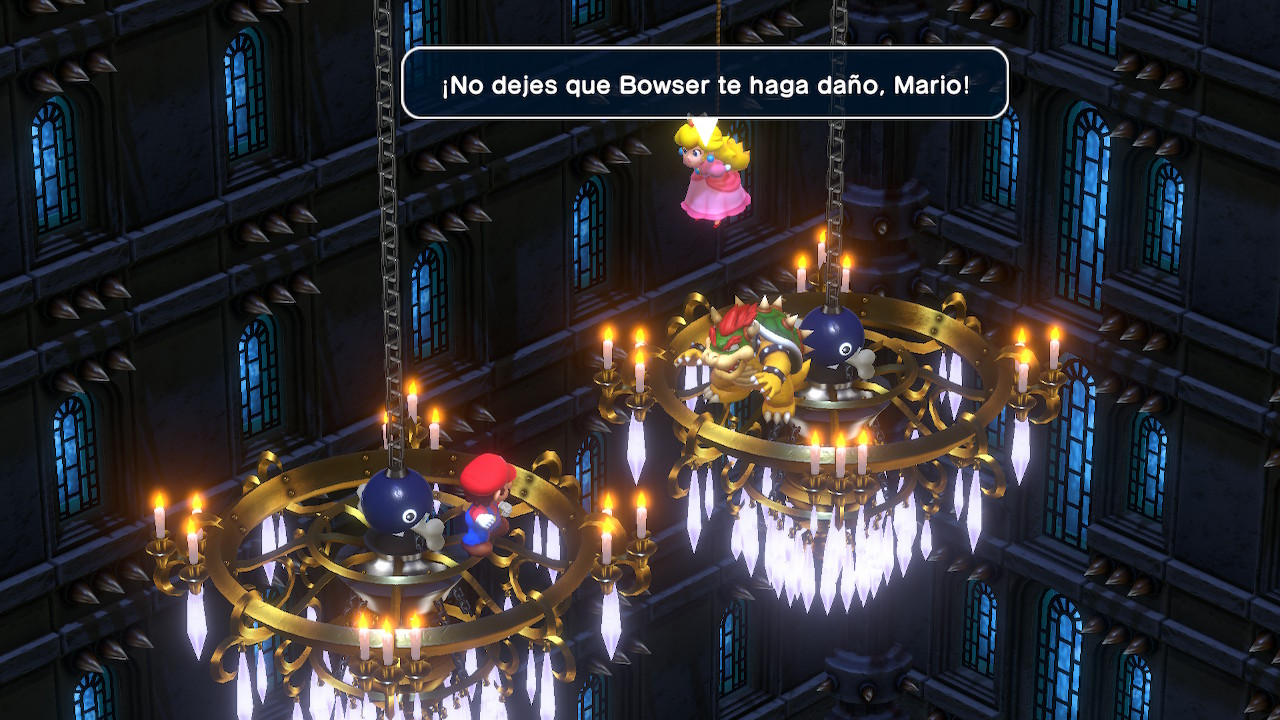Click the dialogue box with Bowser warning text
The image size is (1280, 720).
pos(706,85)
